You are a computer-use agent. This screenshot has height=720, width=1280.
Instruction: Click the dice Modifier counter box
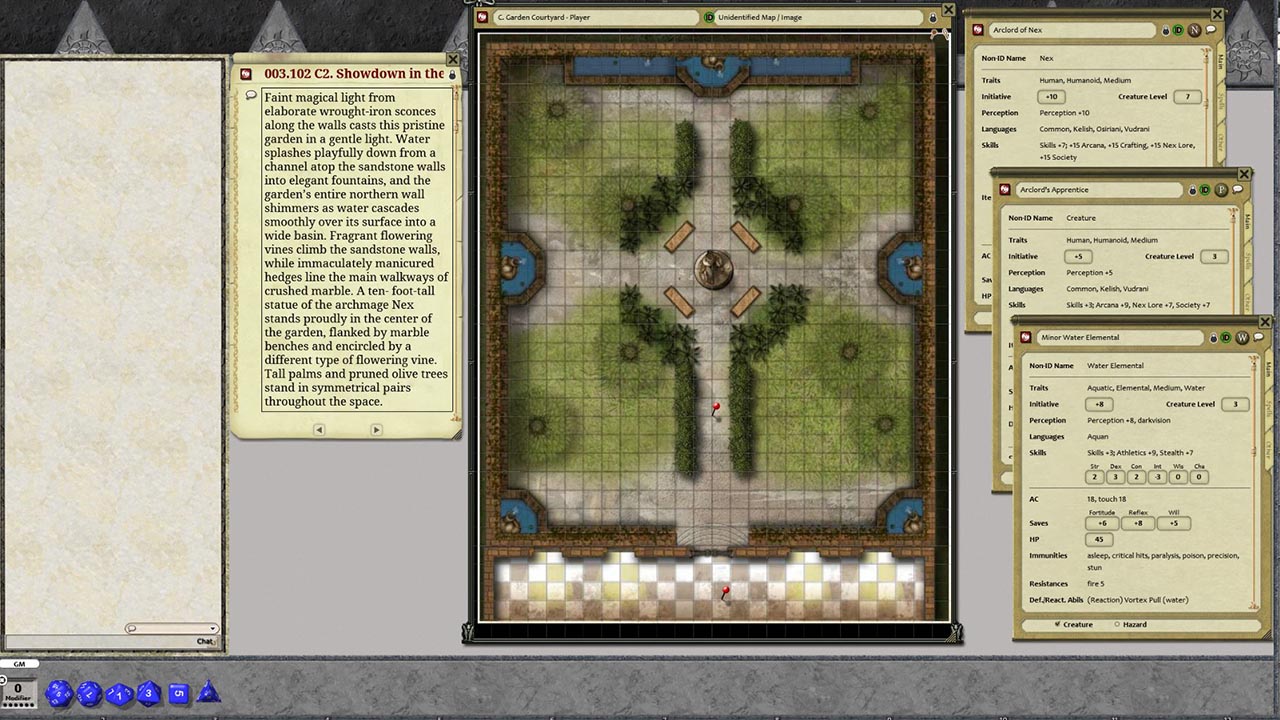pos(20,691)
